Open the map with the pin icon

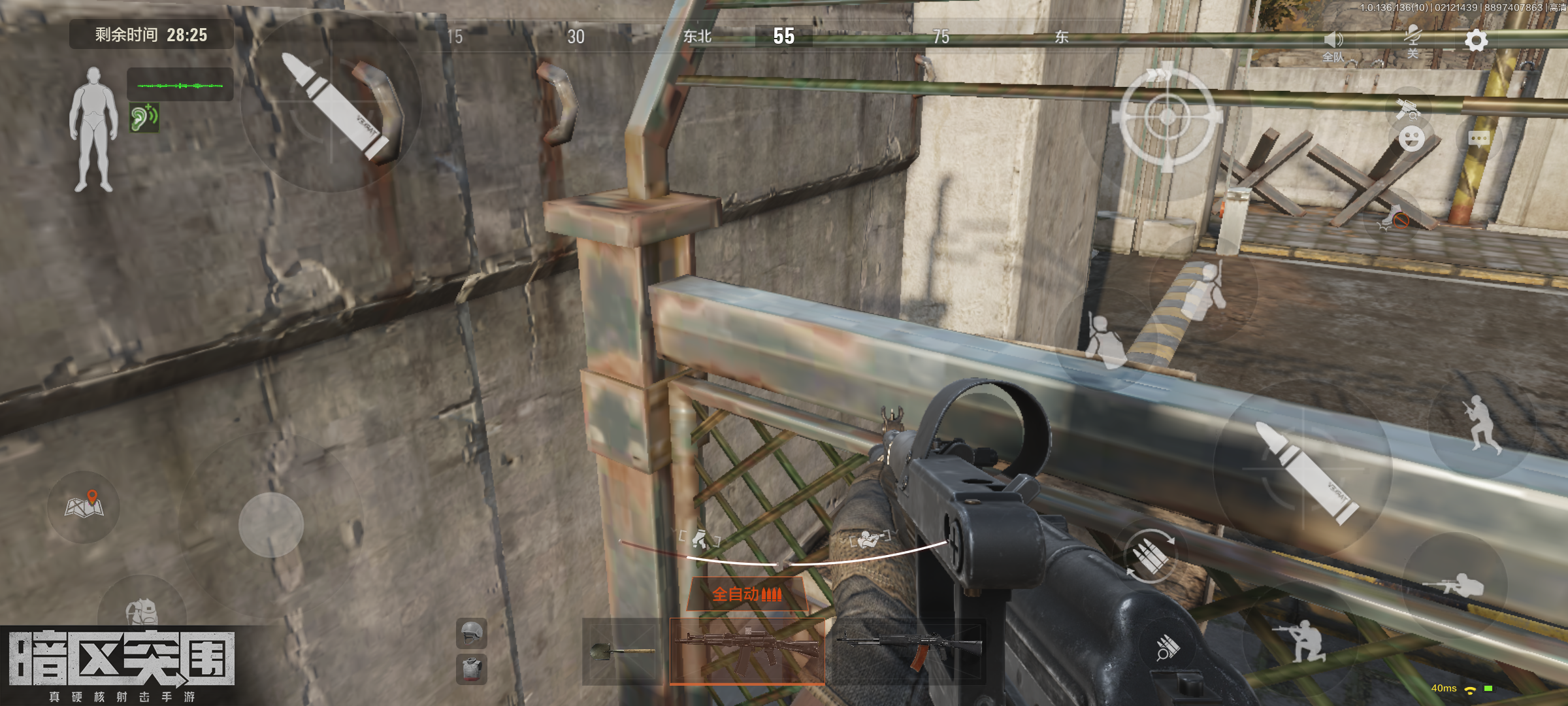84,506
